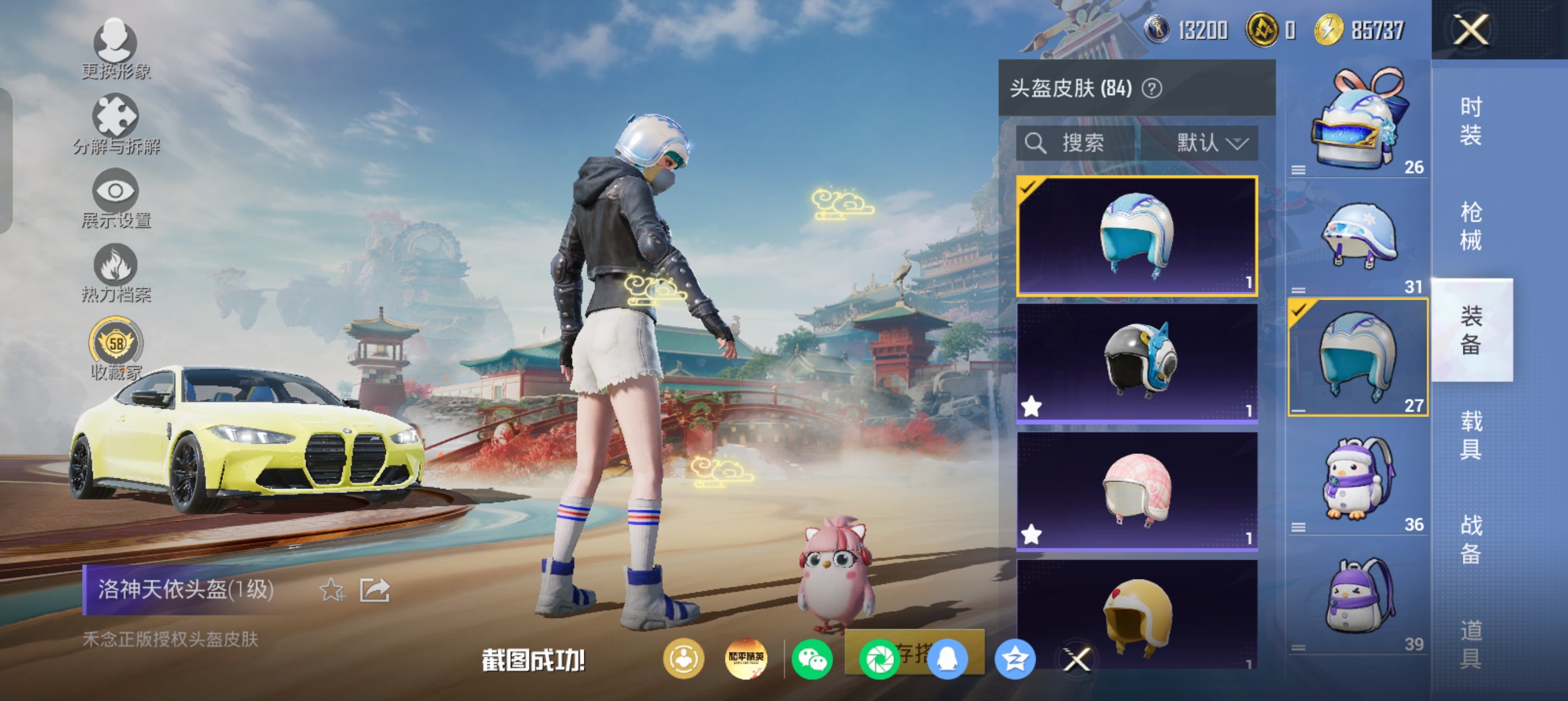
Task: Open the helmet skin help question mark
Action: (x=1152, y=89)
